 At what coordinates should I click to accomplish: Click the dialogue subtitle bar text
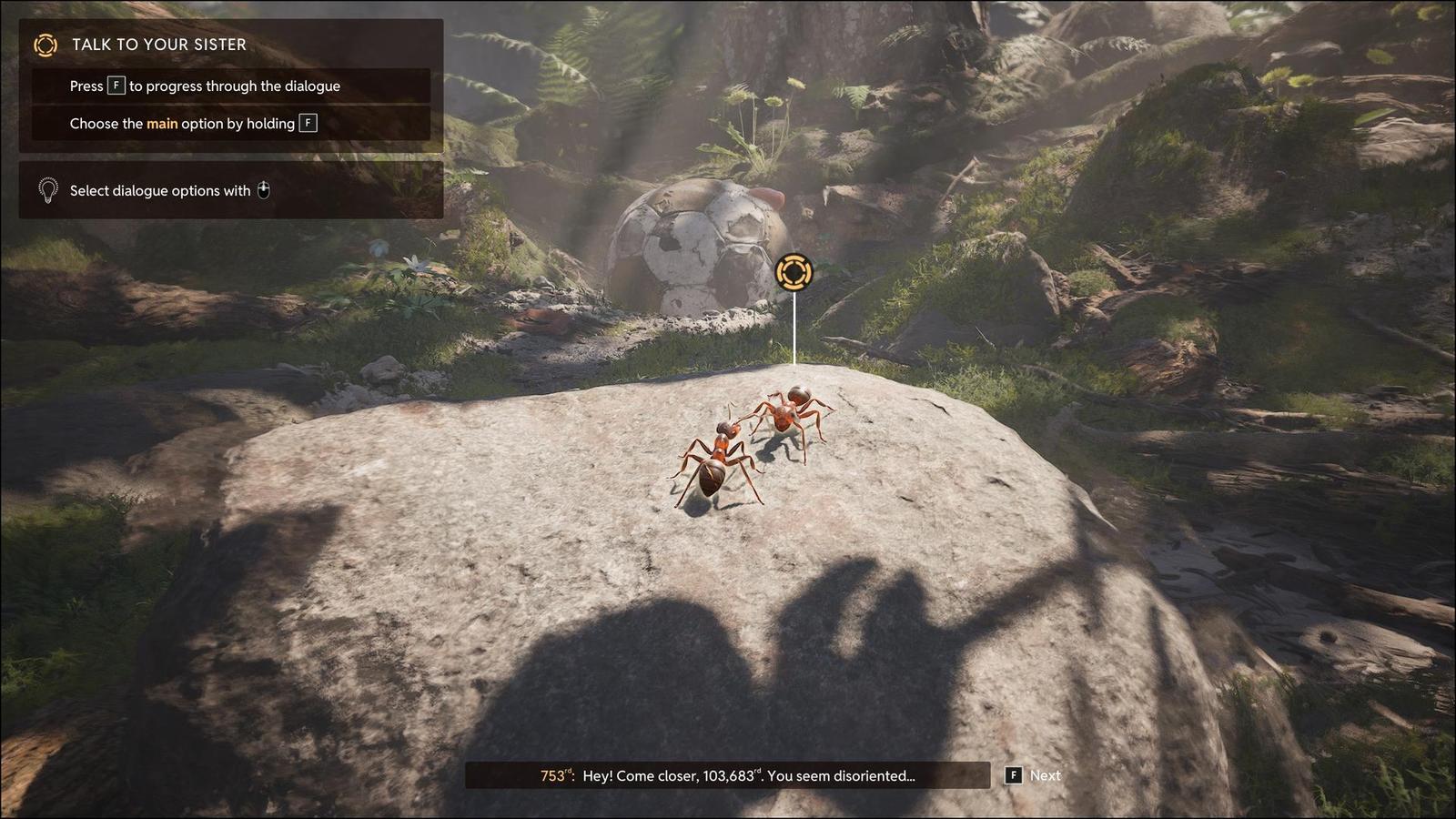pos(728,775)
